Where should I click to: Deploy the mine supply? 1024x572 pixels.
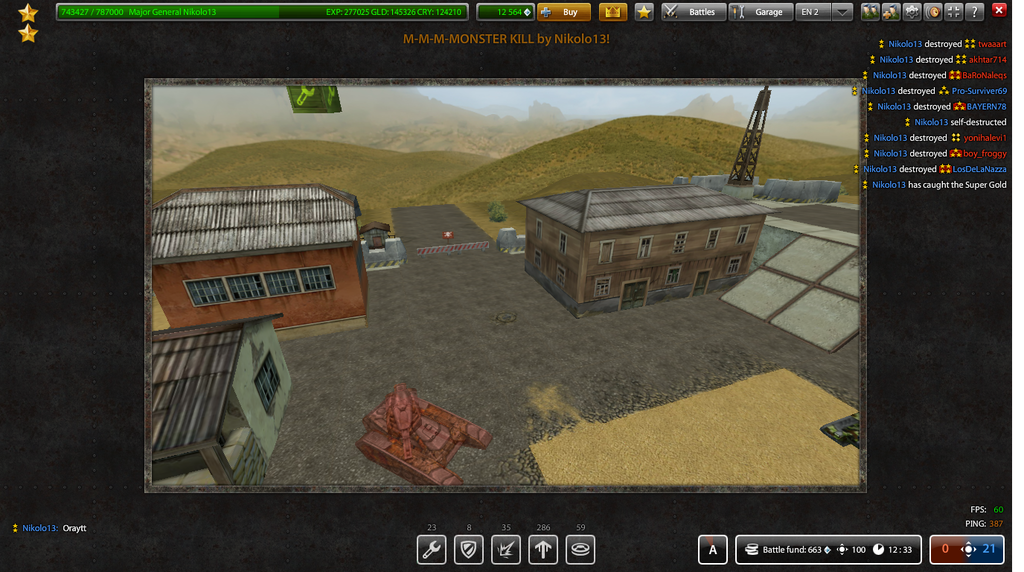pos(580,549)
